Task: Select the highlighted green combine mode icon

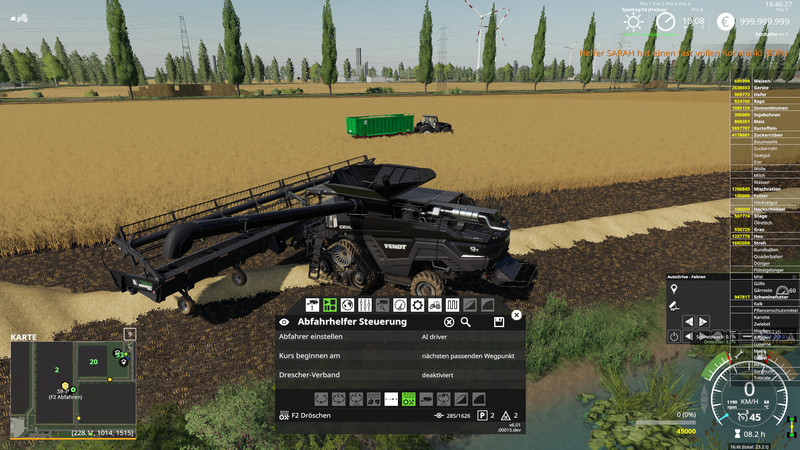Action: [408, 399]
